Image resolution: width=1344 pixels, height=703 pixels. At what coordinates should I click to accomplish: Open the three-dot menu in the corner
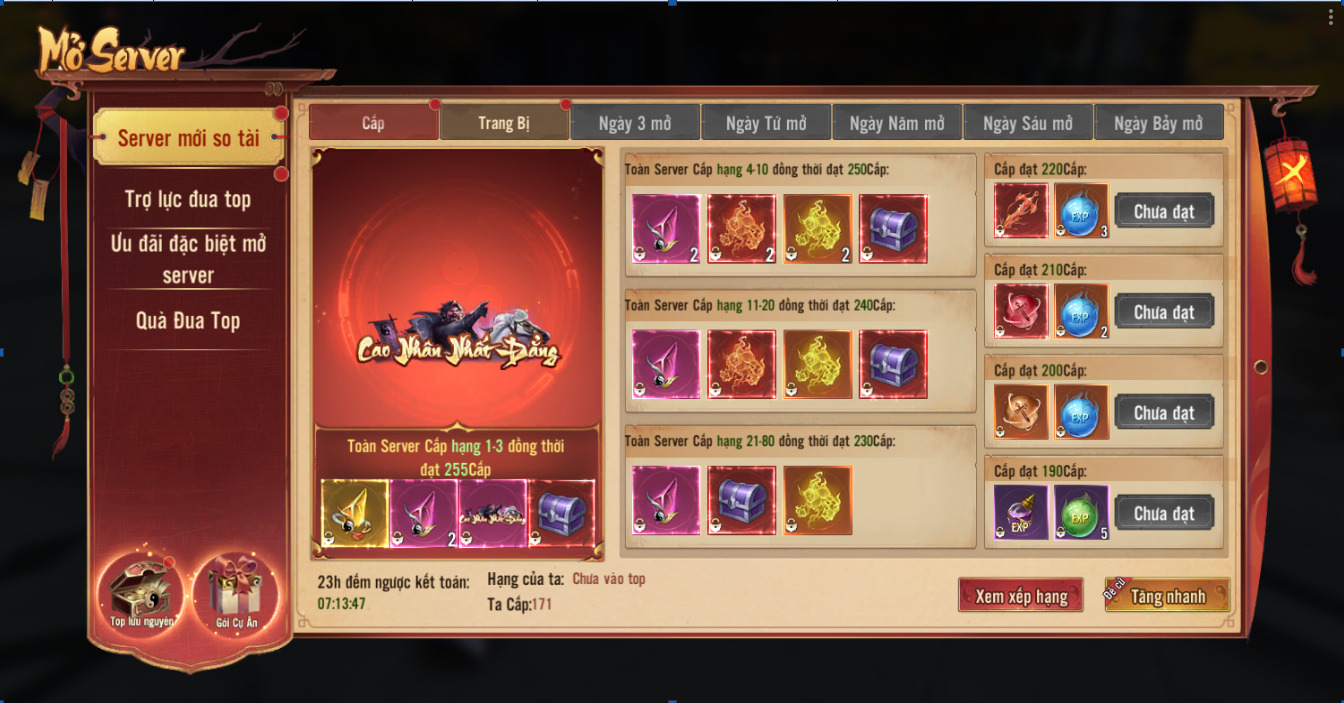[x=1331, y=17]
